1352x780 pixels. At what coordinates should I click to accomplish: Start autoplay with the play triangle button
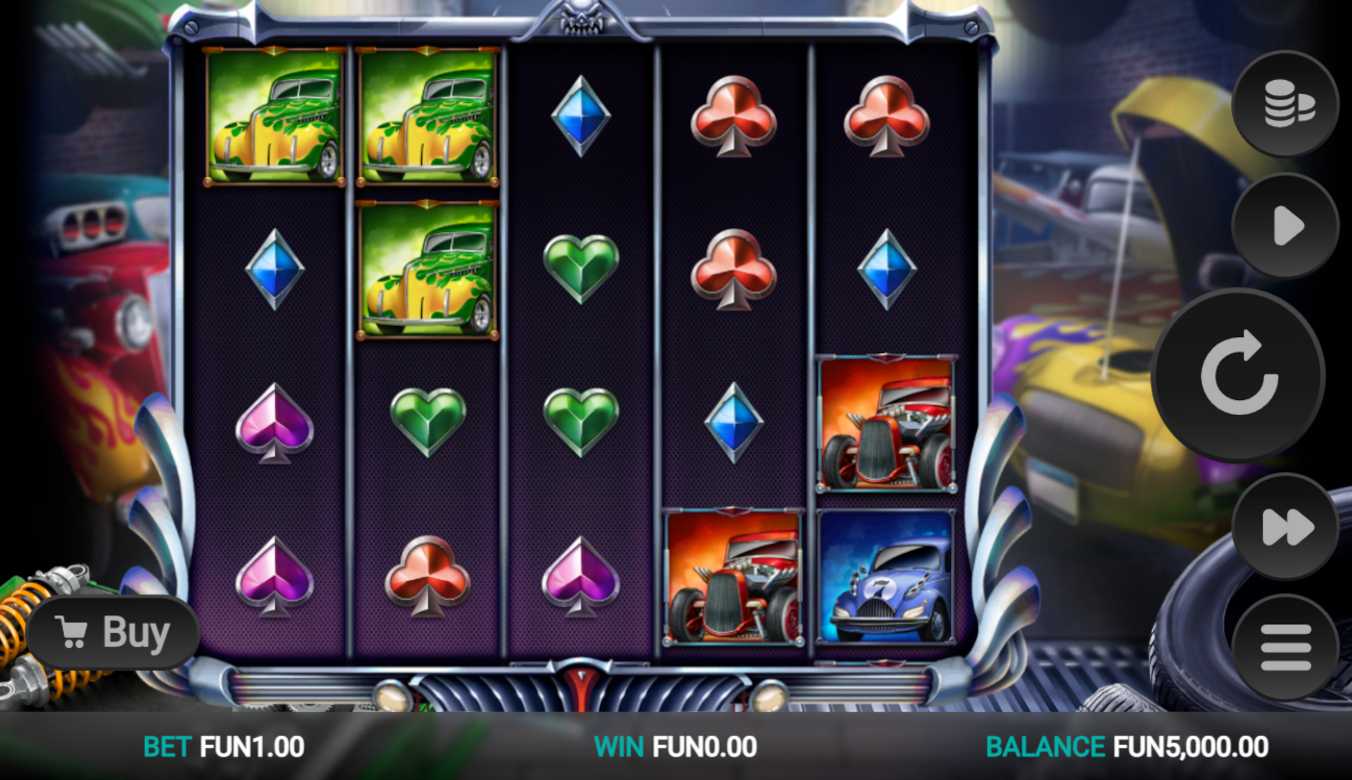[x=1285, y=226]
